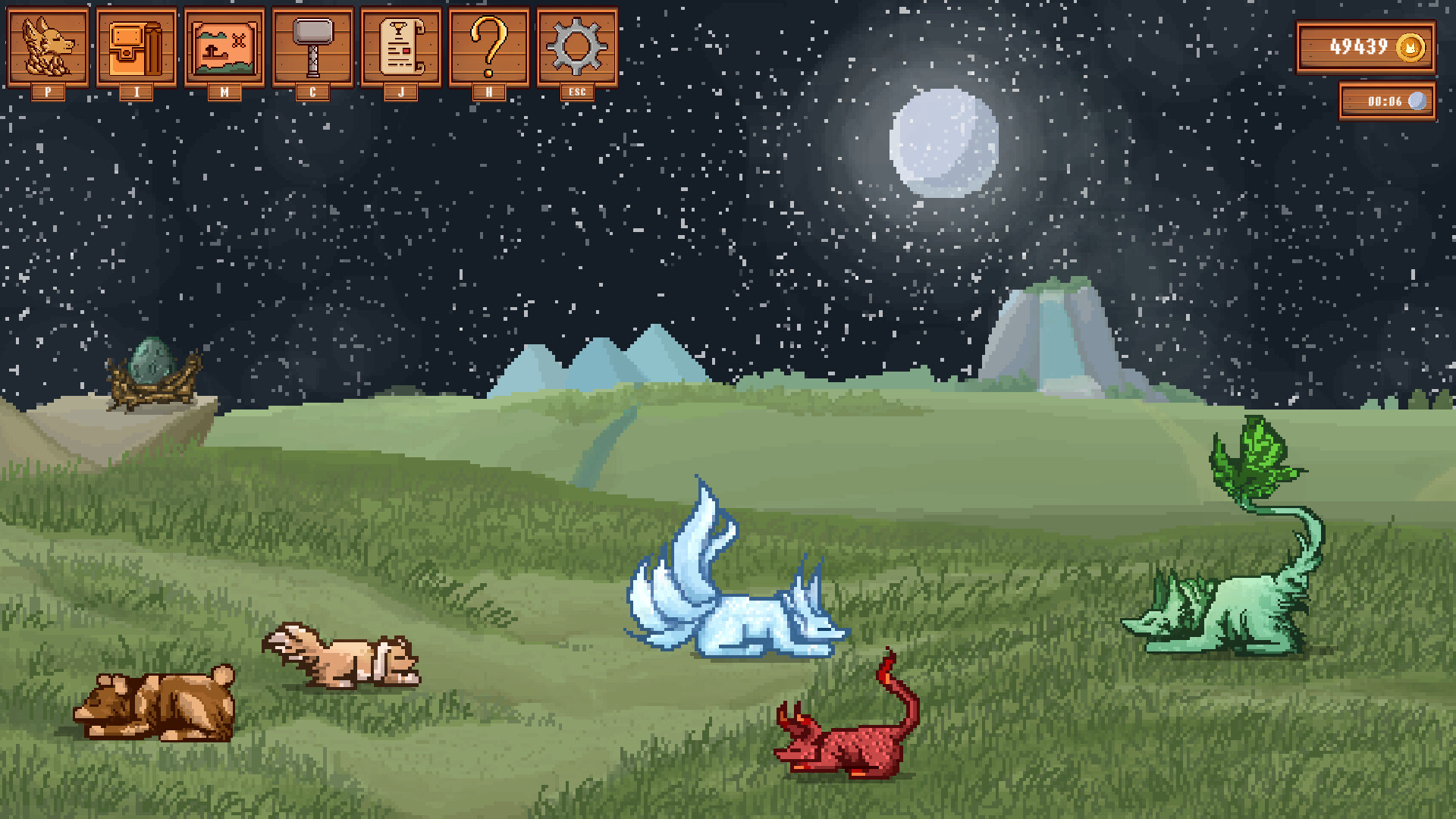View the quest scroll icon labeled J
The width and height of the screenshot is (1456, 819).
[x=401, y=45]
